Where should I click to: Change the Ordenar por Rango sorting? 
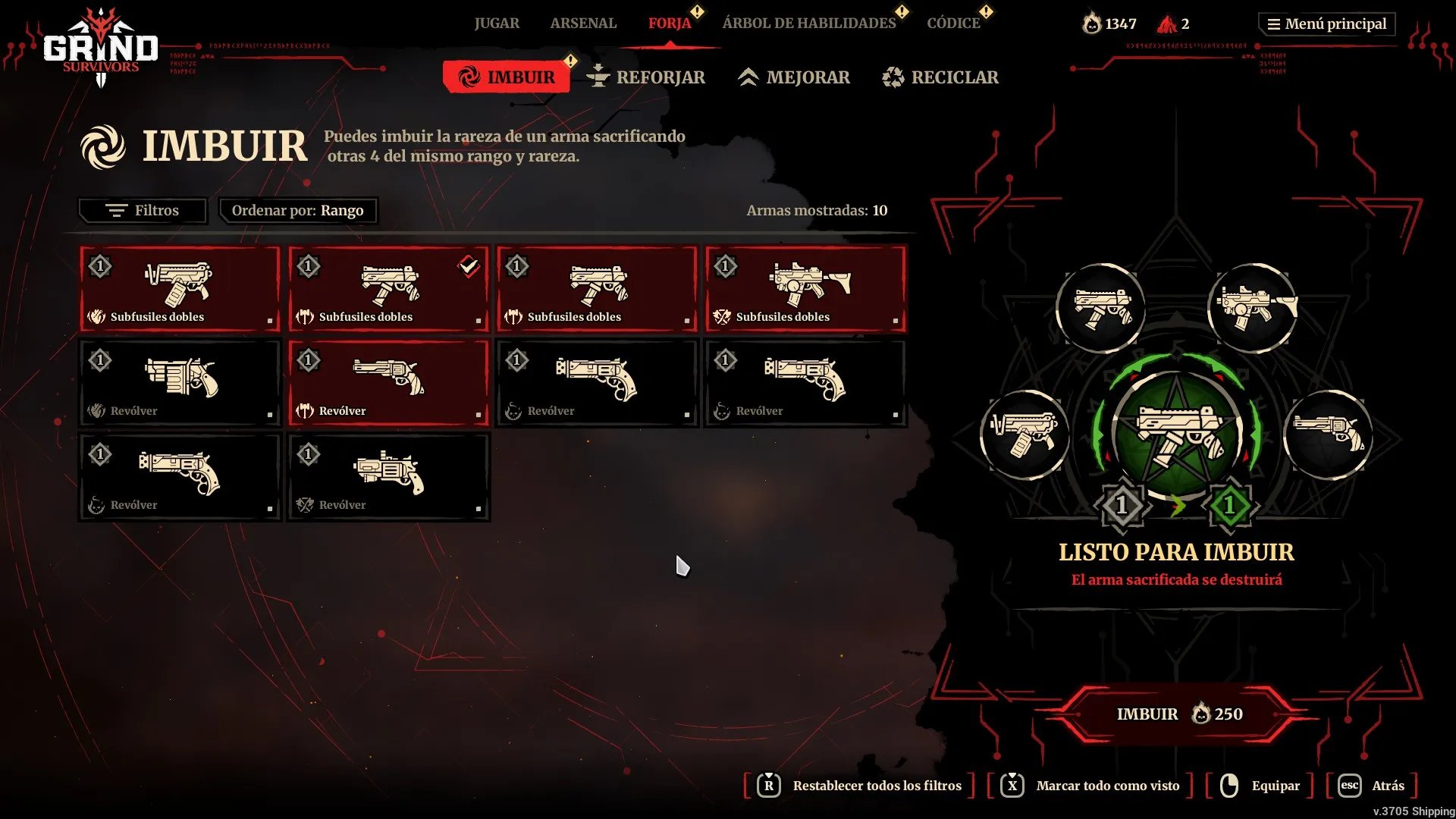point(298,211)
